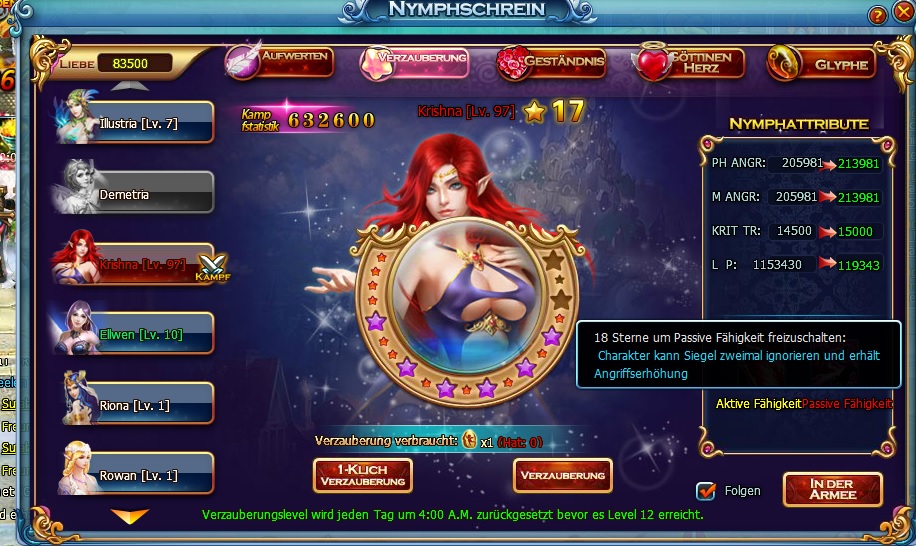Image resolution: width=916 pixels, height=546 pixels.
Task: Click the single Verzauberung button
Action: pos(563,475)
